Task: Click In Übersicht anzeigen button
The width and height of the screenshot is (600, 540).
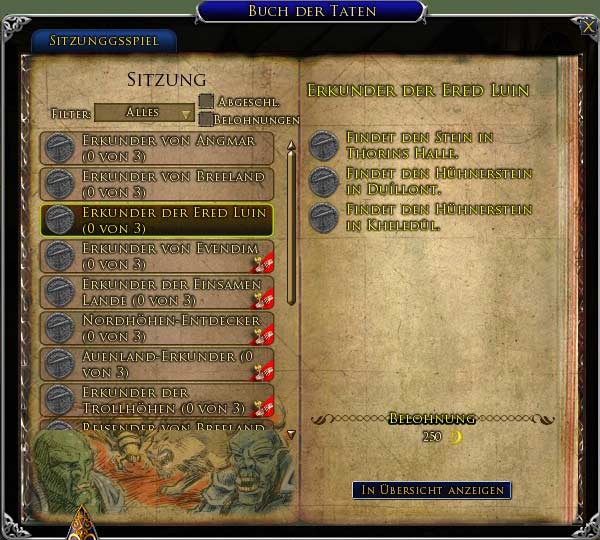Action: [431, 490]
